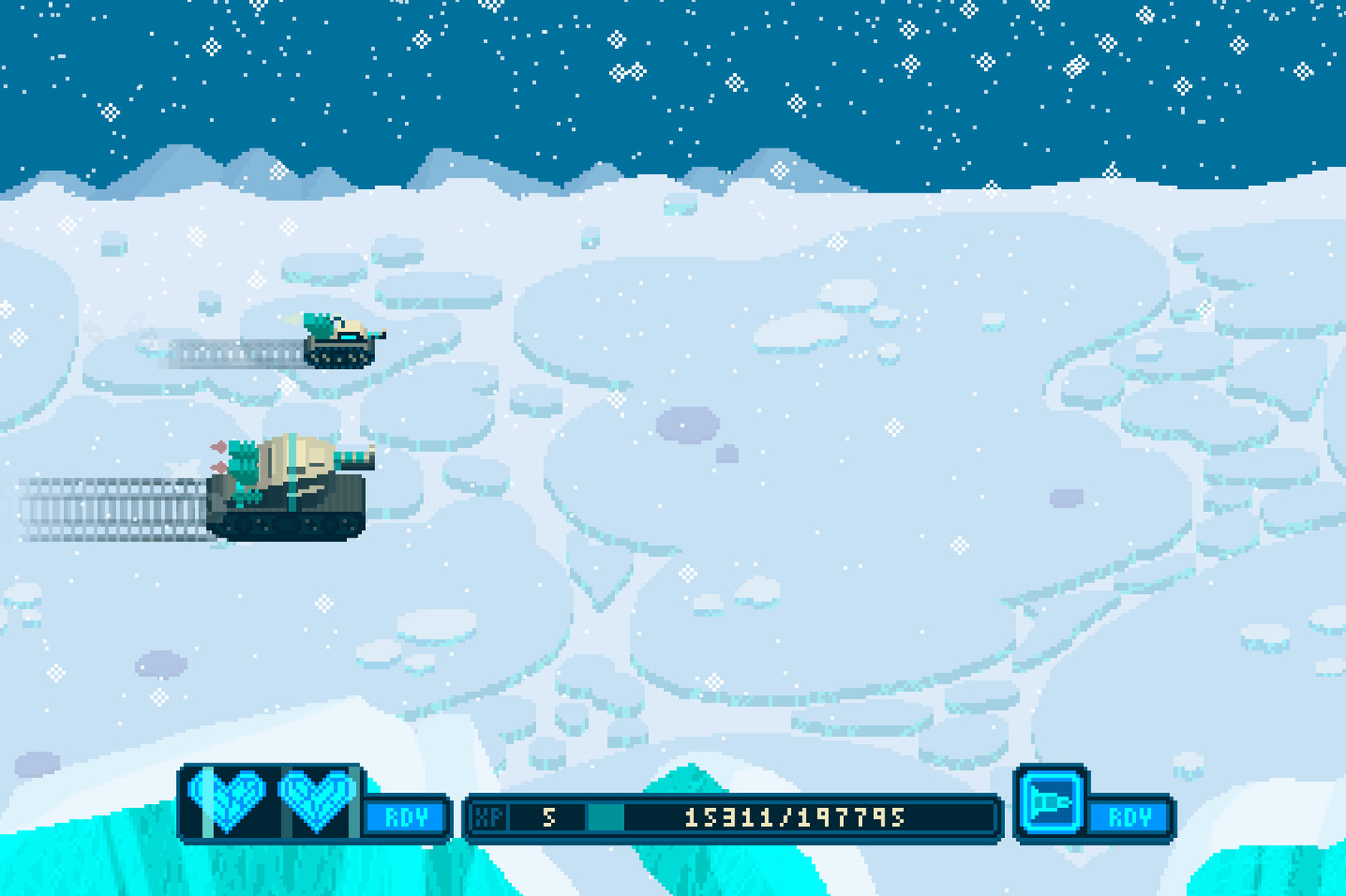Click the RDY indicator next to the hearts
The image size is (1346, 896).
404,819
